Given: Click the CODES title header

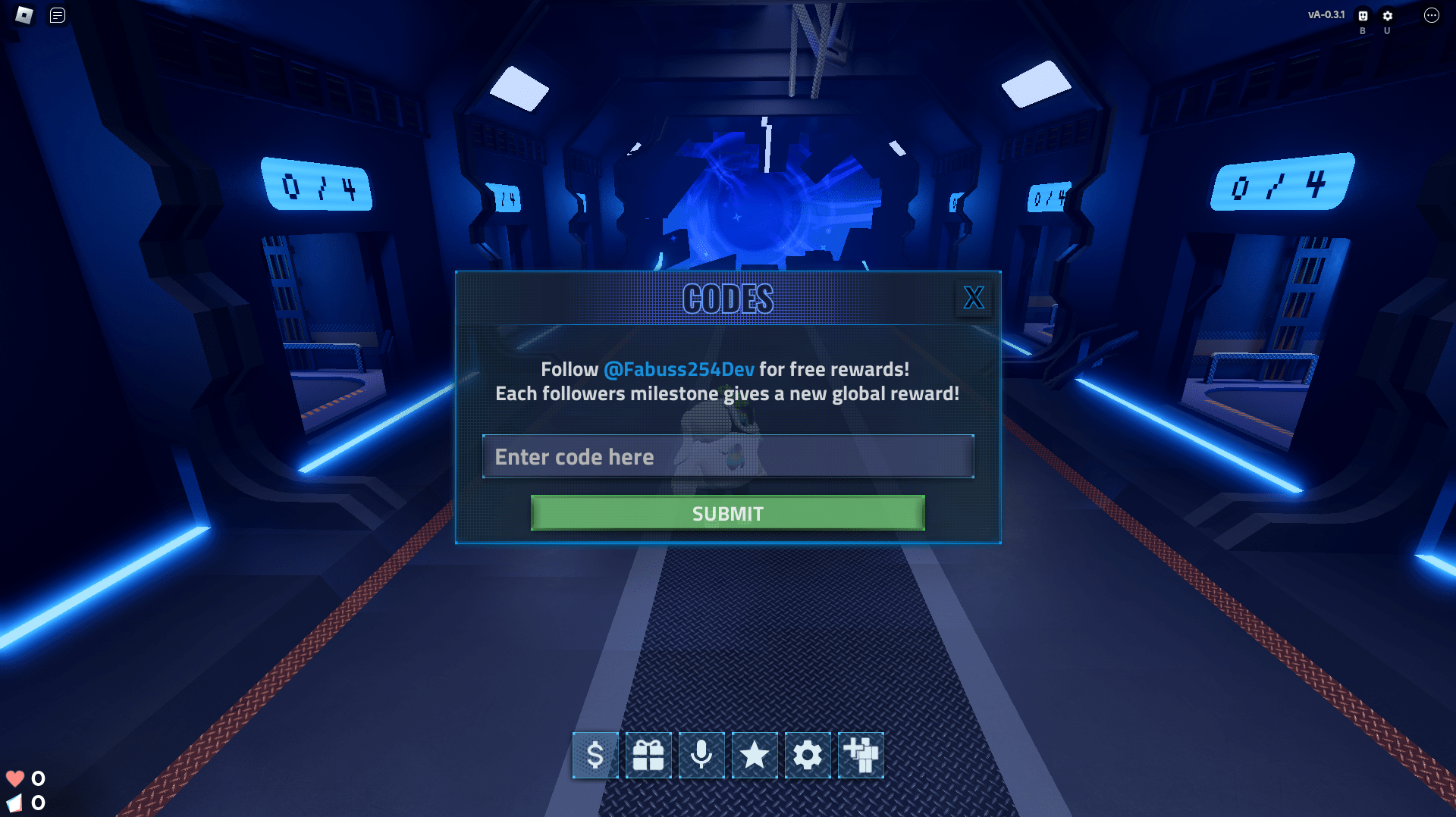Looking at the screenshot, I should pyautogui.click(x=727, y=298).
